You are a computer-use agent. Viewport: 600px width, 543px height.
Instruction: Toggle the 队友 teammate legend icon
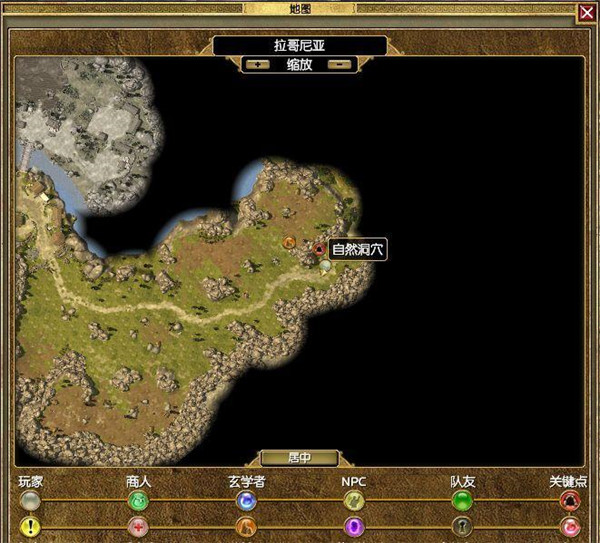pos(462,499)
